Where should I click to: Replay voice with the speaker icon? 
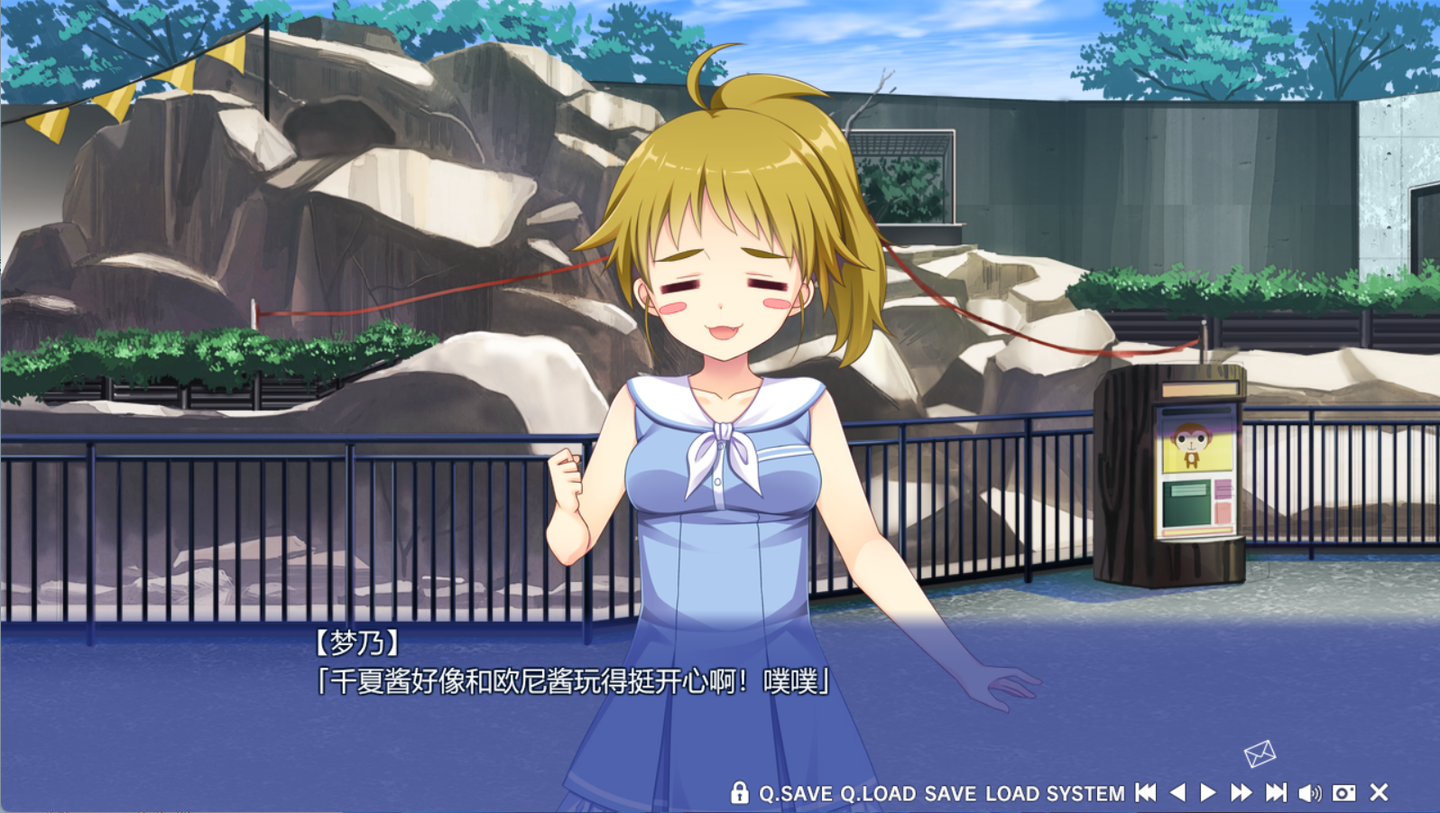[1309, 793]
